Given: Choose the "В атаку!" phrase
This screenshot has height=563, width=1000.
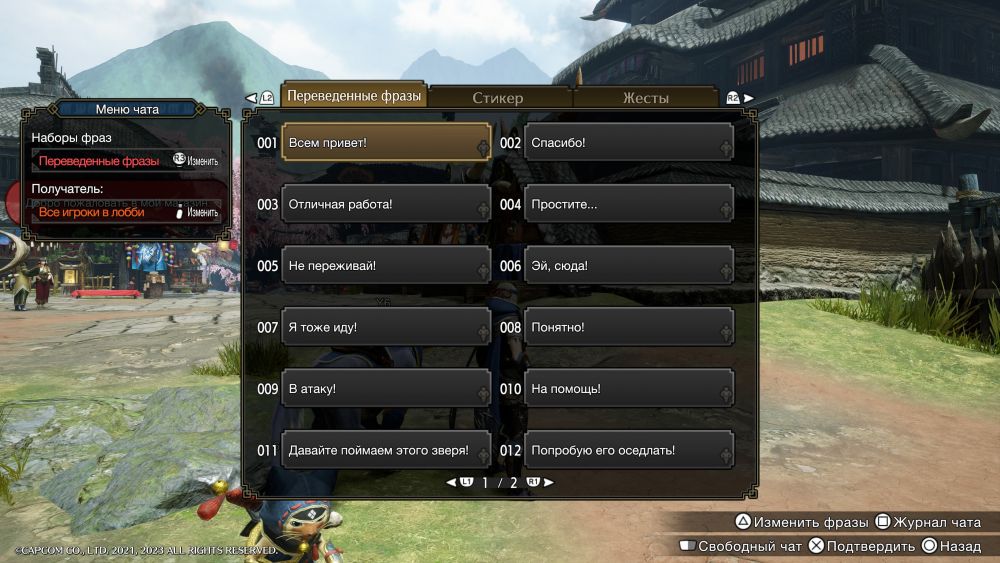Looking at the screenshot, I should coord(386,389).
